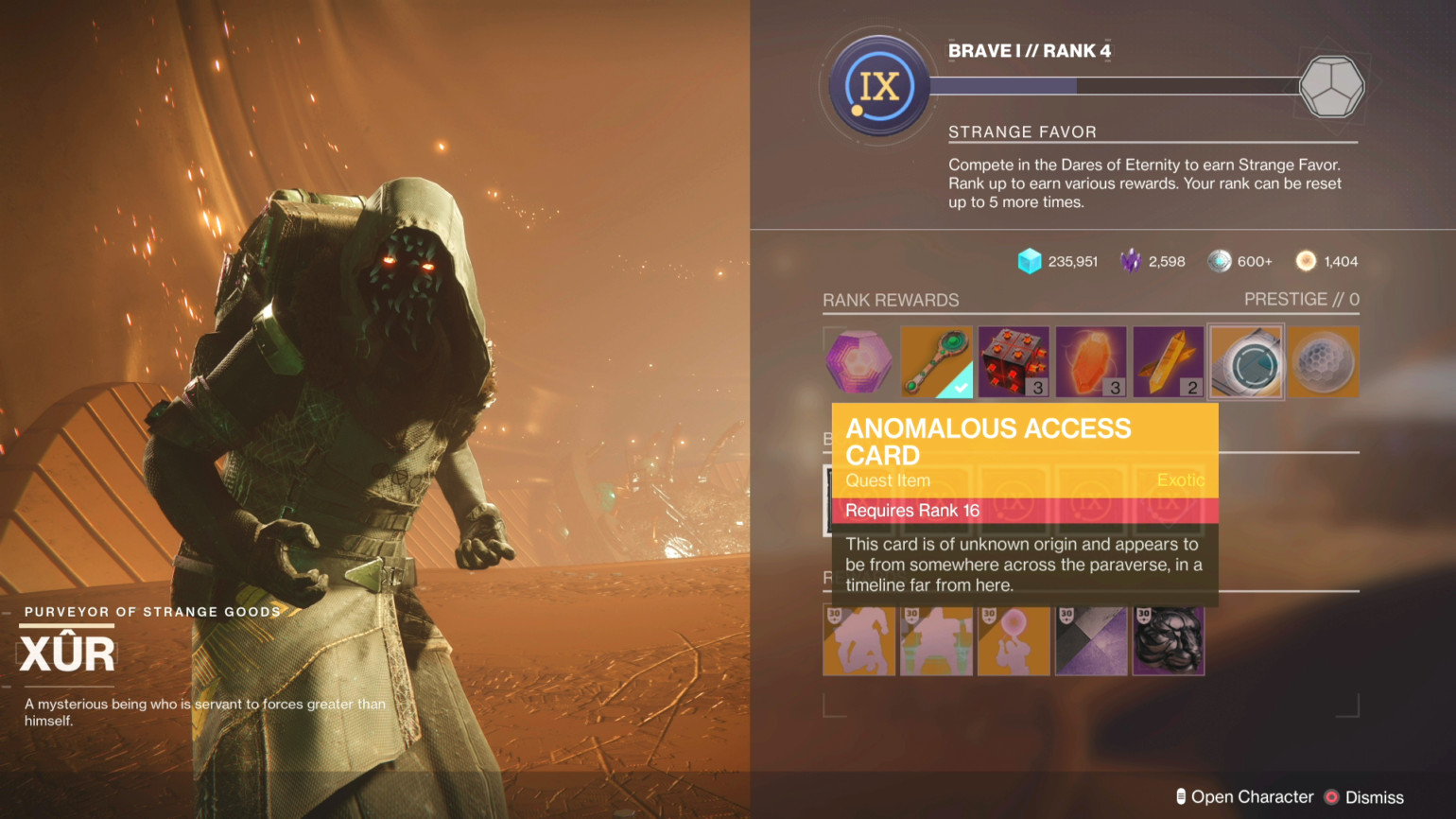Select the purple engram rank reward
Image resolution: width=1456 pixels, height=819 pixels.
pyautogui.click(x=858, y=362)
